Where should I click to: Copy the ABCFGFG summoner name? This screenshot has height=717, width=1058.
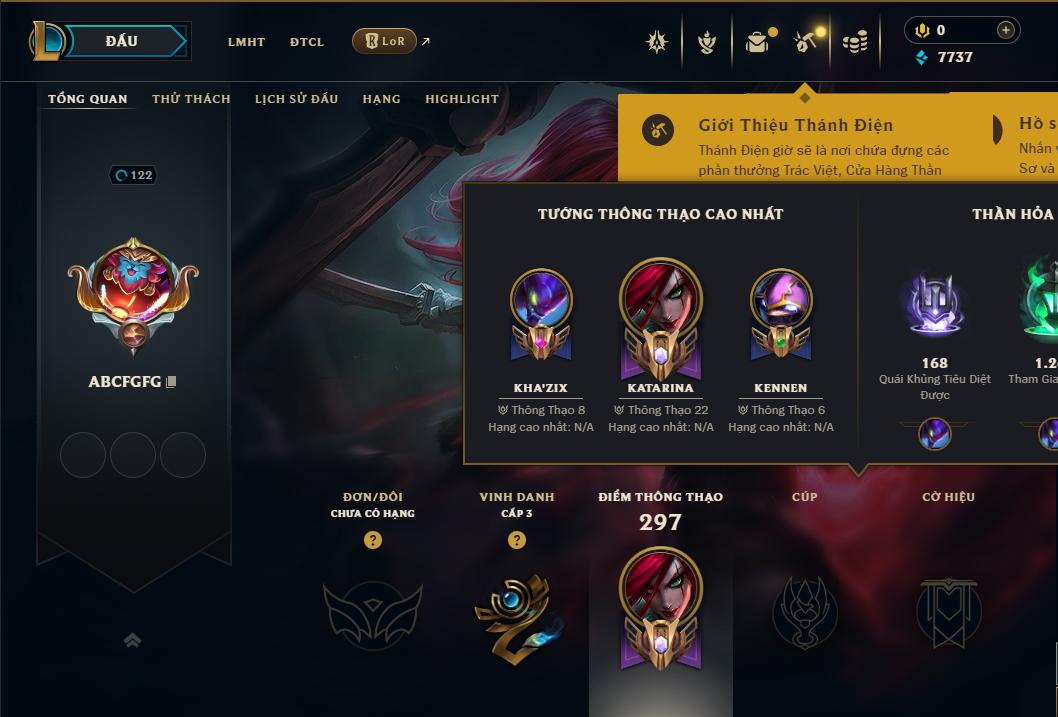172,382
